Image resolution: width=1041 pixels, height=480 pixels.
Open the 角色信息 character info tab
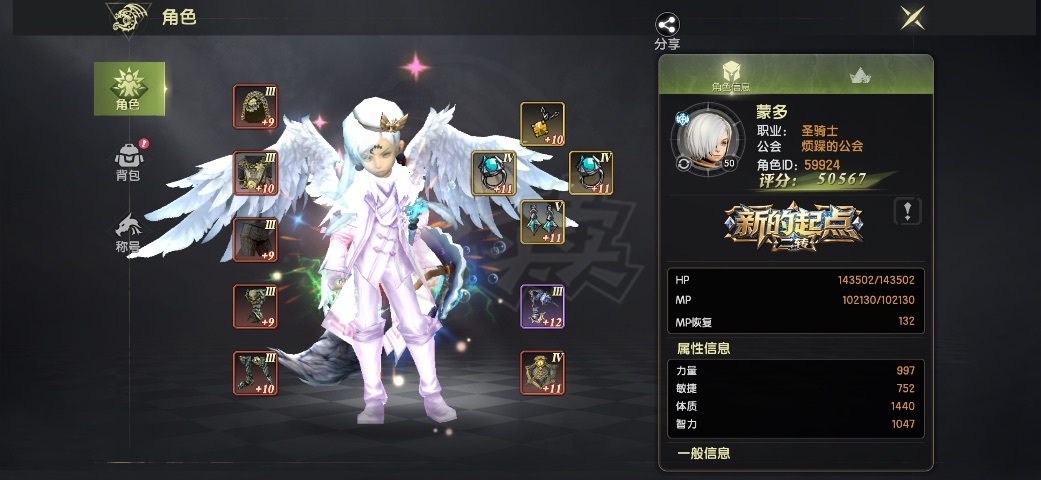click(731, 75)
